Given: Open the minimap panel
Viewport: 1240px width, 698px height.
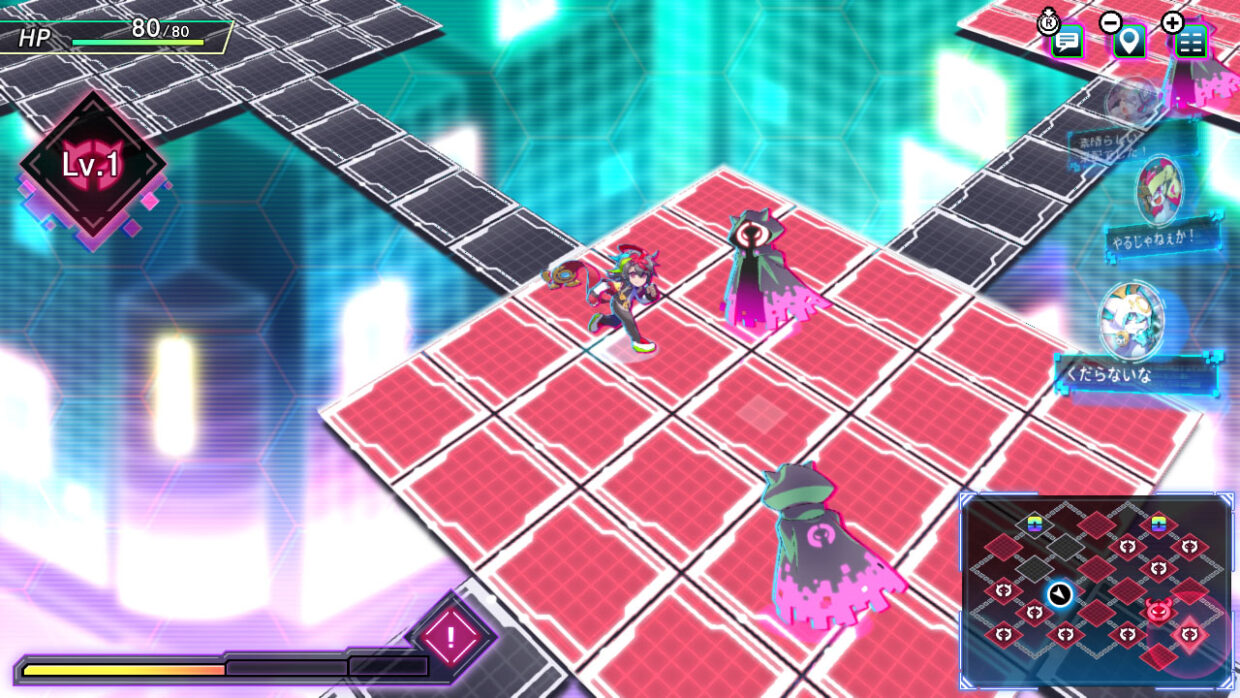Looking at the screenshot, I should point(1096,592).
